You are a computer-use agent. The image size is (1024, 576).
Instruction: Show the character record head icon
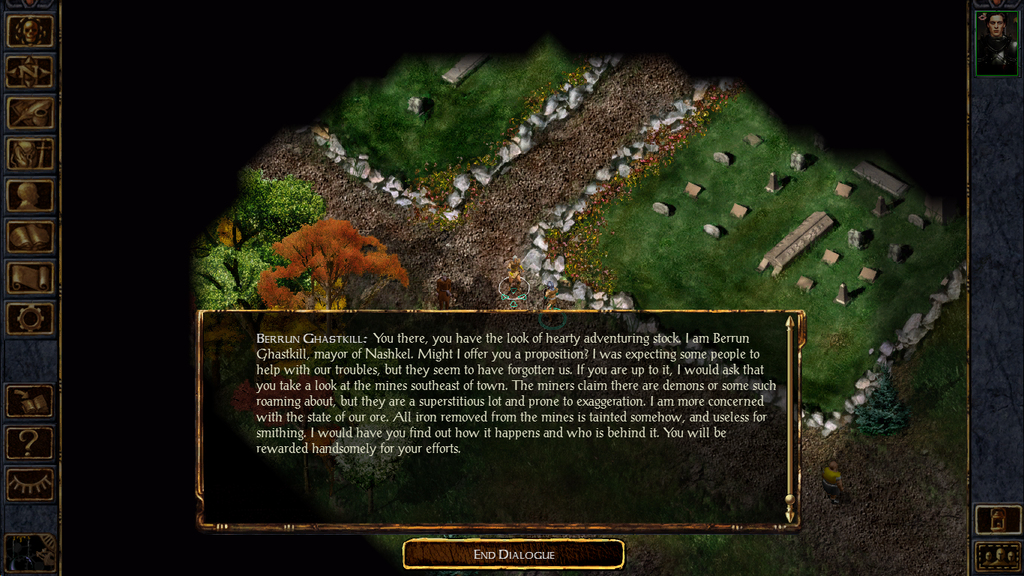[x=30, y=195]
